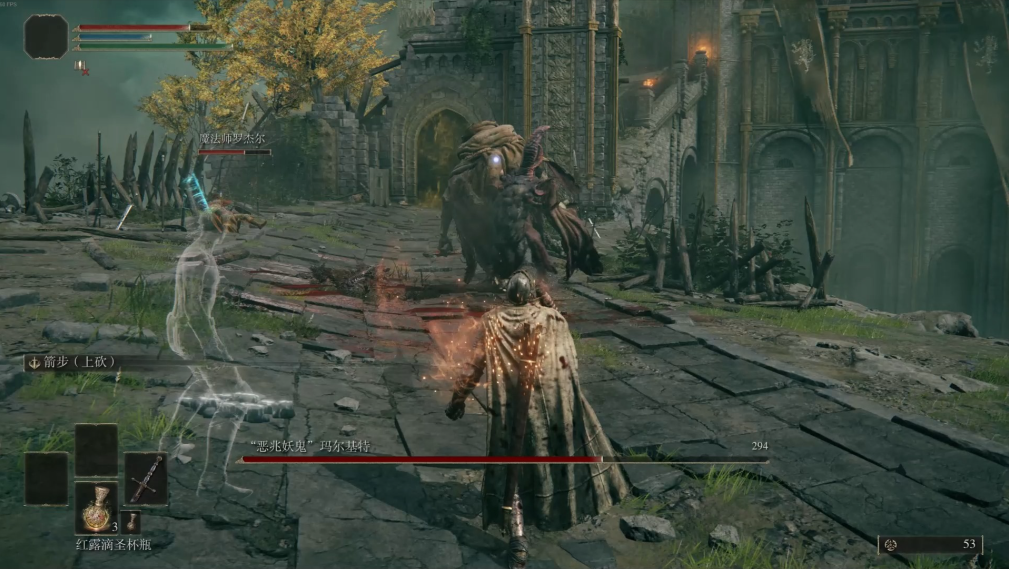Select the equipped sword weapon slot
Image resolution: width=1009 pixels, height=569 pixels.
tap(145, 478)
